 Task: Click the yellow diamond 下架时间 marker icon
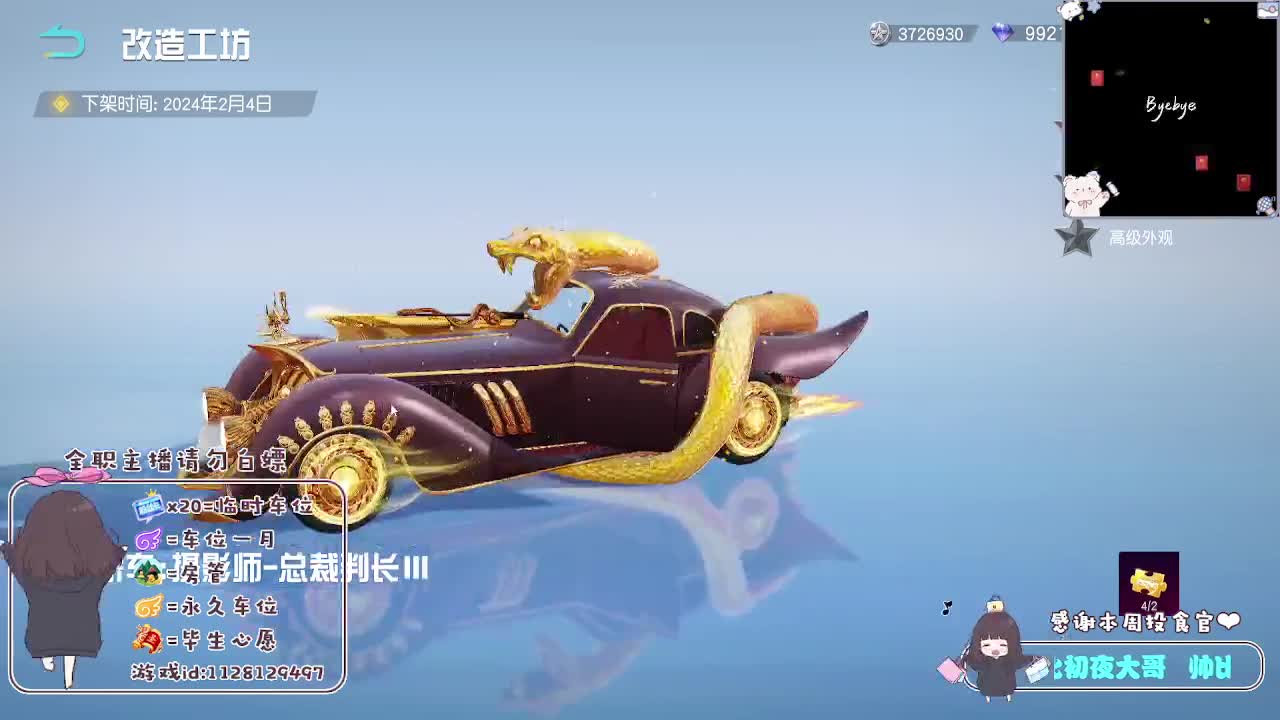(61, 102)
